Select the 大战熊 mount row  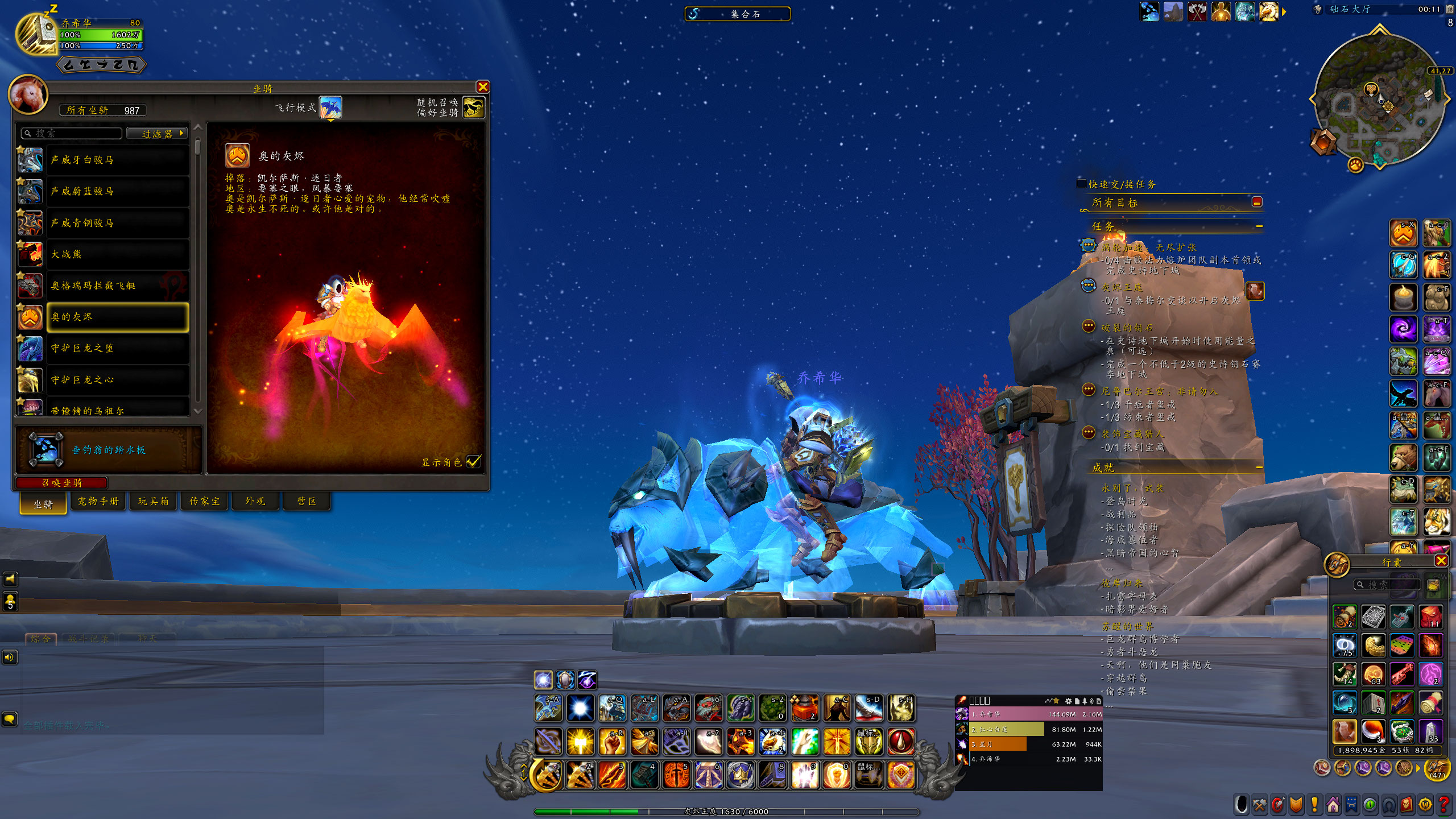tap(117, 254)
